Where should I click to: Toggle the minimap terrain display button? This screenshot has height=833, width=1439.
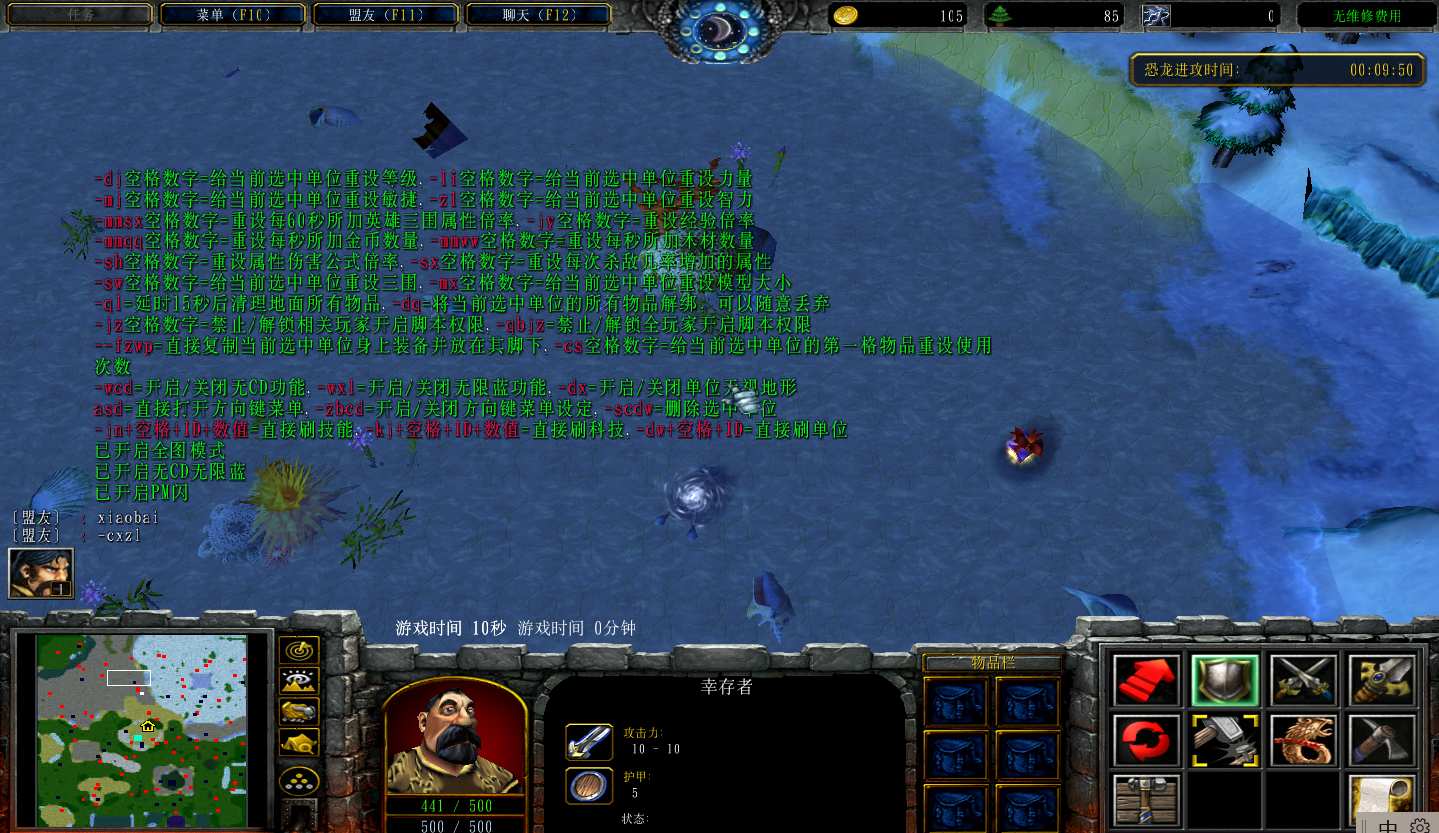click(x=298, y=681)
